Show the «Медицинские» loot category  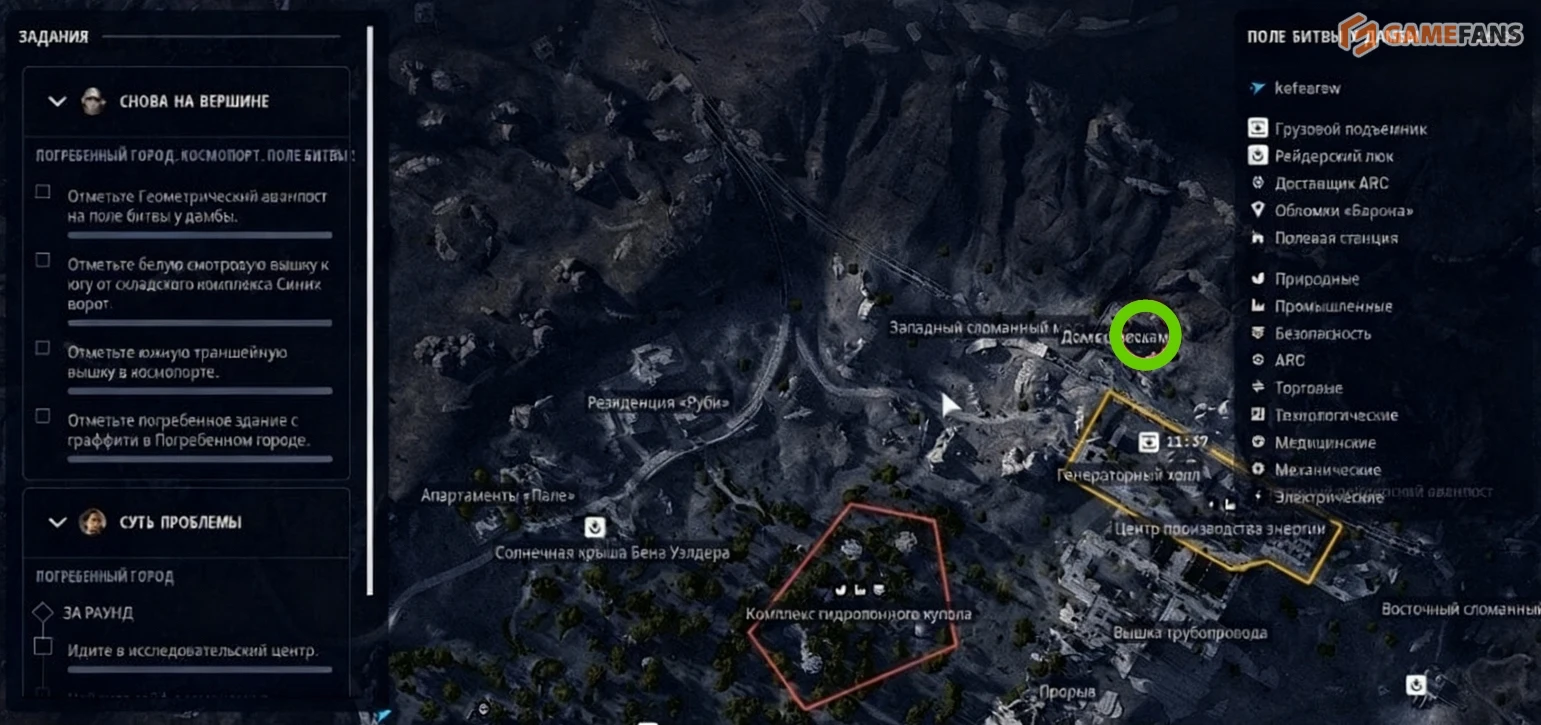[1325, 442]
